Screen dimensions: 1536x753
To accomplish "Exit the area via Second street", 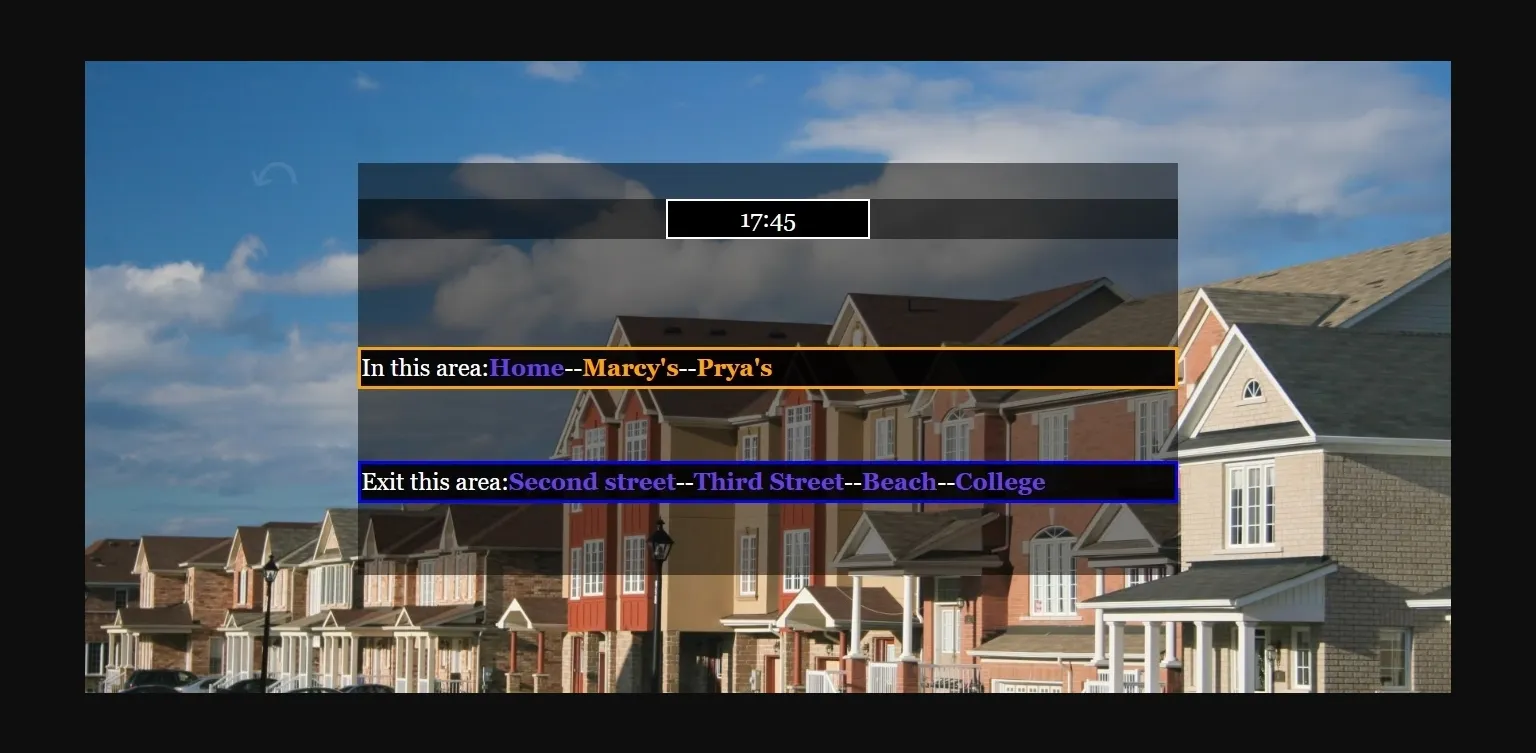I will [594, 481].
